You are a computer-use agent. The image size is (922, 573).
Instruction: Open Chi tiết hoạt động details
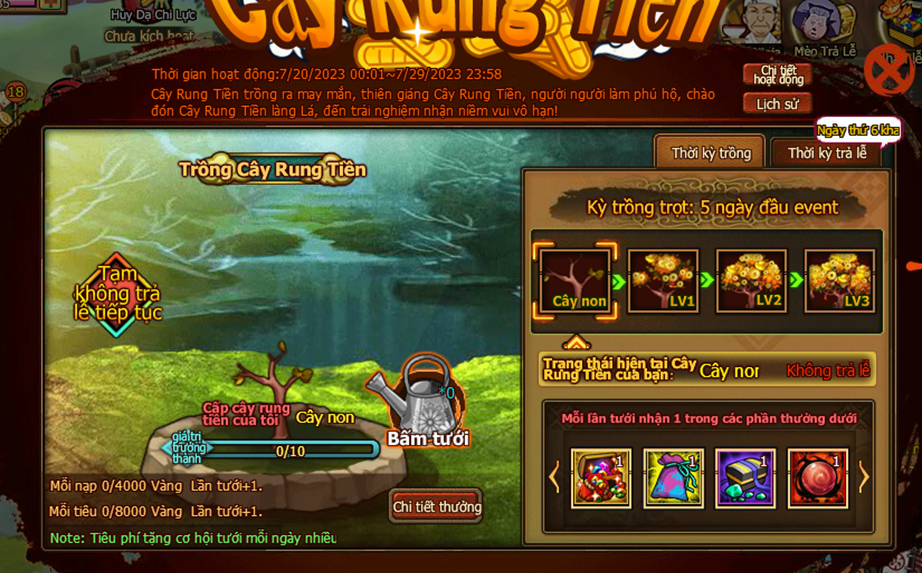click(x=777, y=75)
